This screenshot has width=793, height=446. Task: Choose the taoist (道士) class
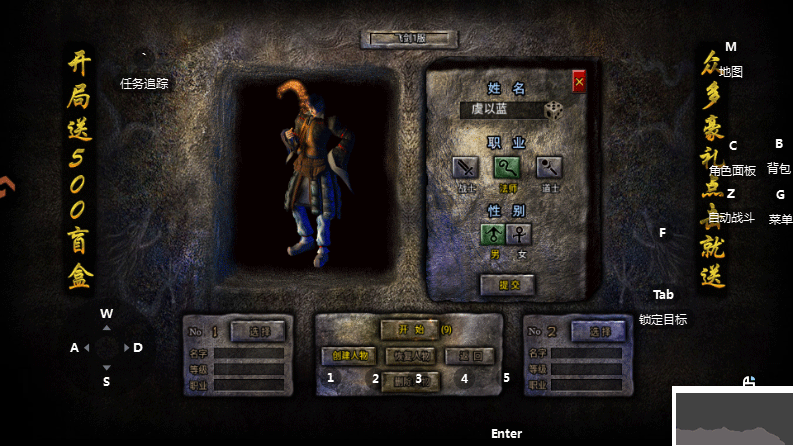point(549,167)
